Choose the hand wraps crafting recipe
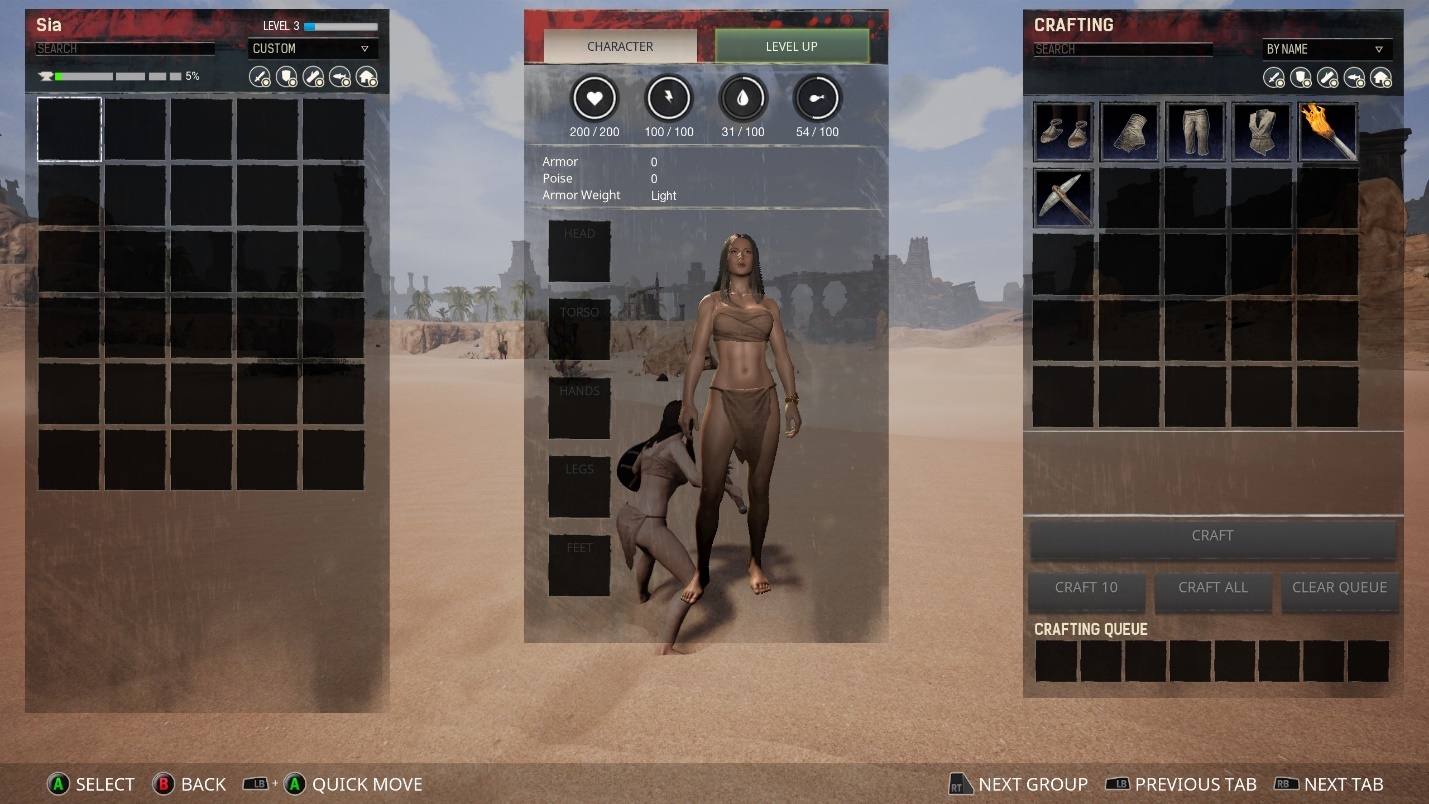Viewport: 1429px width, 804px height. (x=1129, y=132)
